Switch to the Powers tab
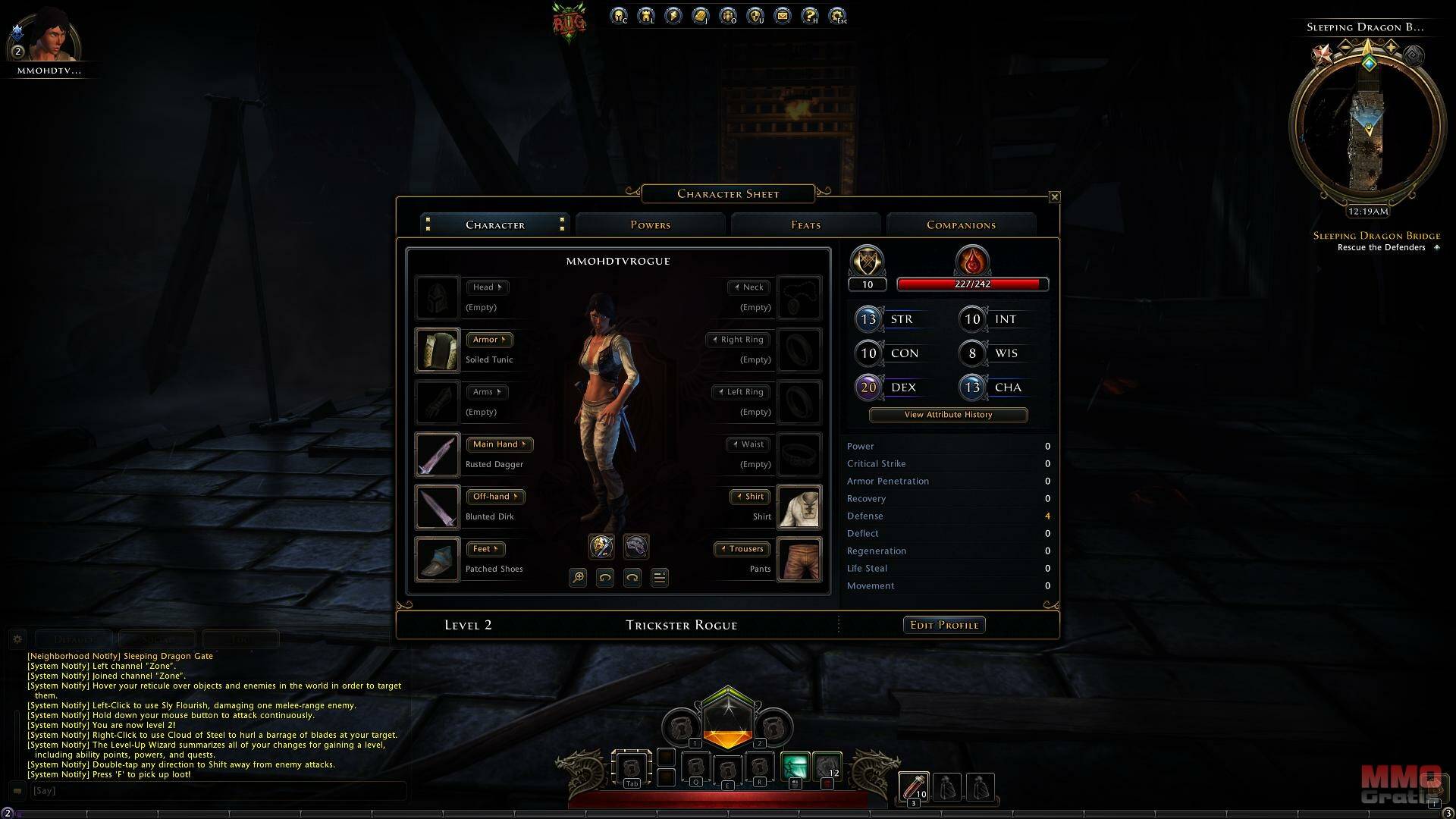The height and width of the screenshot is (819, 1456). [x=650, y=225]
